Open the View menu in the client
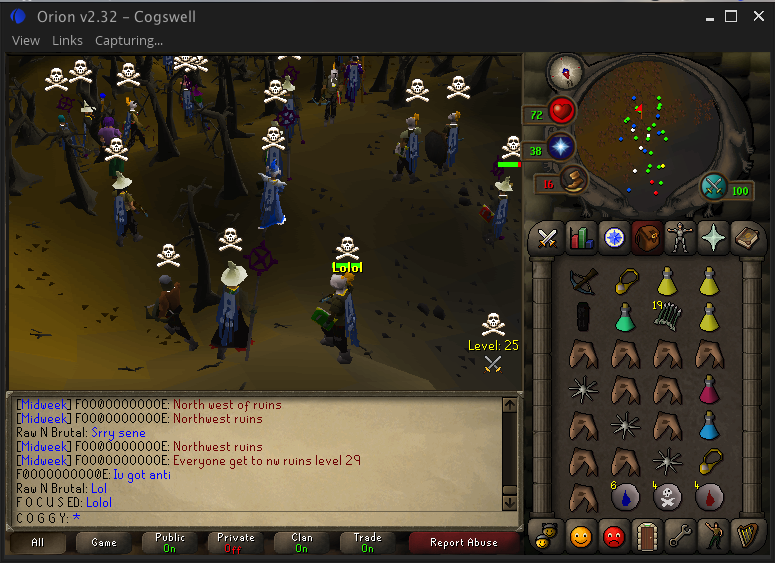The height and width of the screenshot is (563, 775). 26,41
